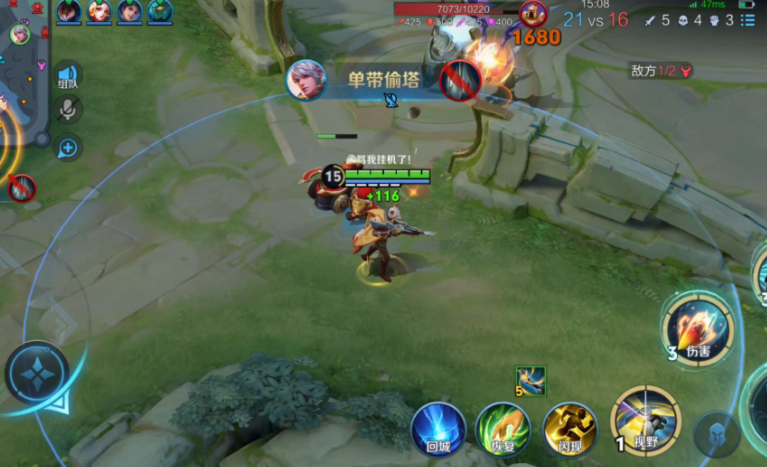Activate the 伤害 damage skill
Screen dimensions: 767x467
[700, 327]
